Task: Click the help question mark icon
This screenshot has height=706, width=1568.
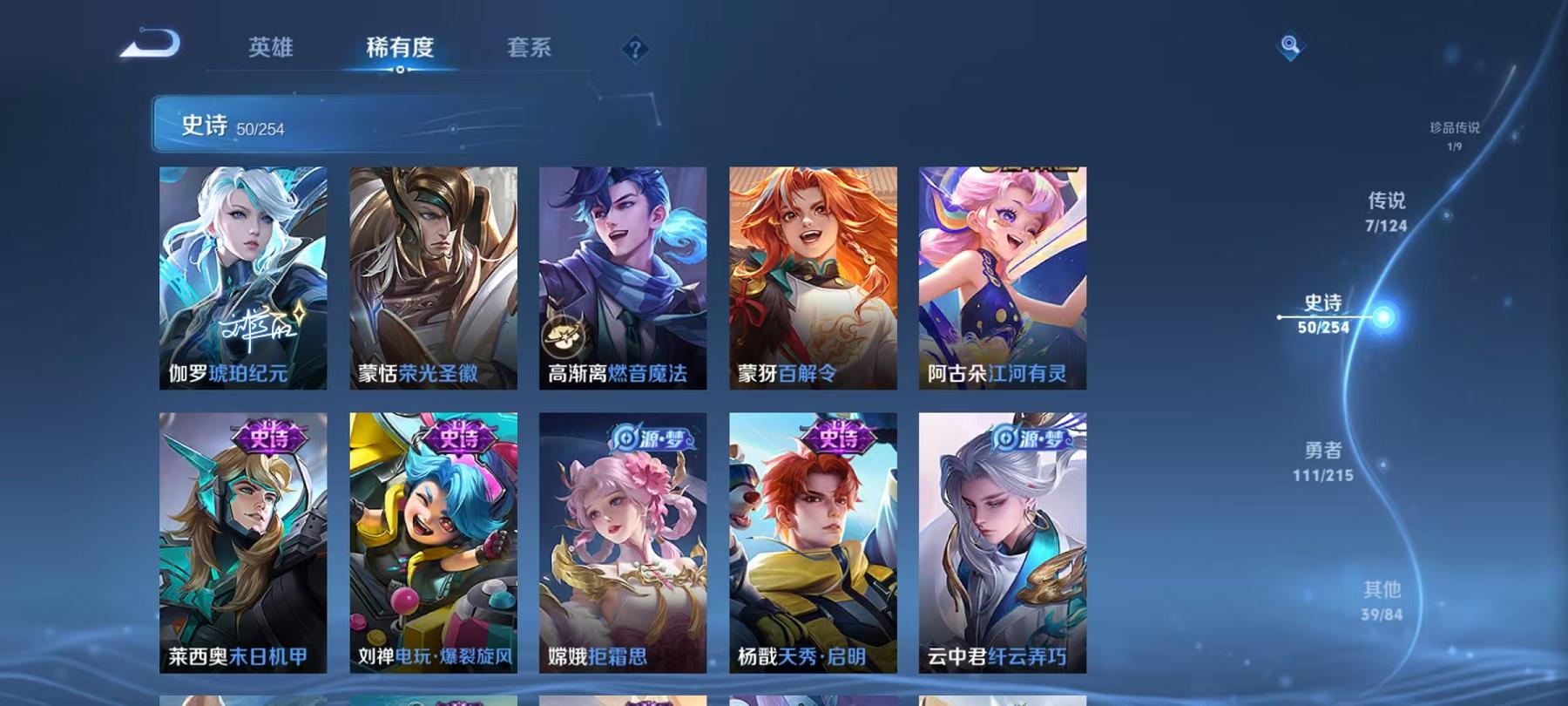Action: (636, 48)
